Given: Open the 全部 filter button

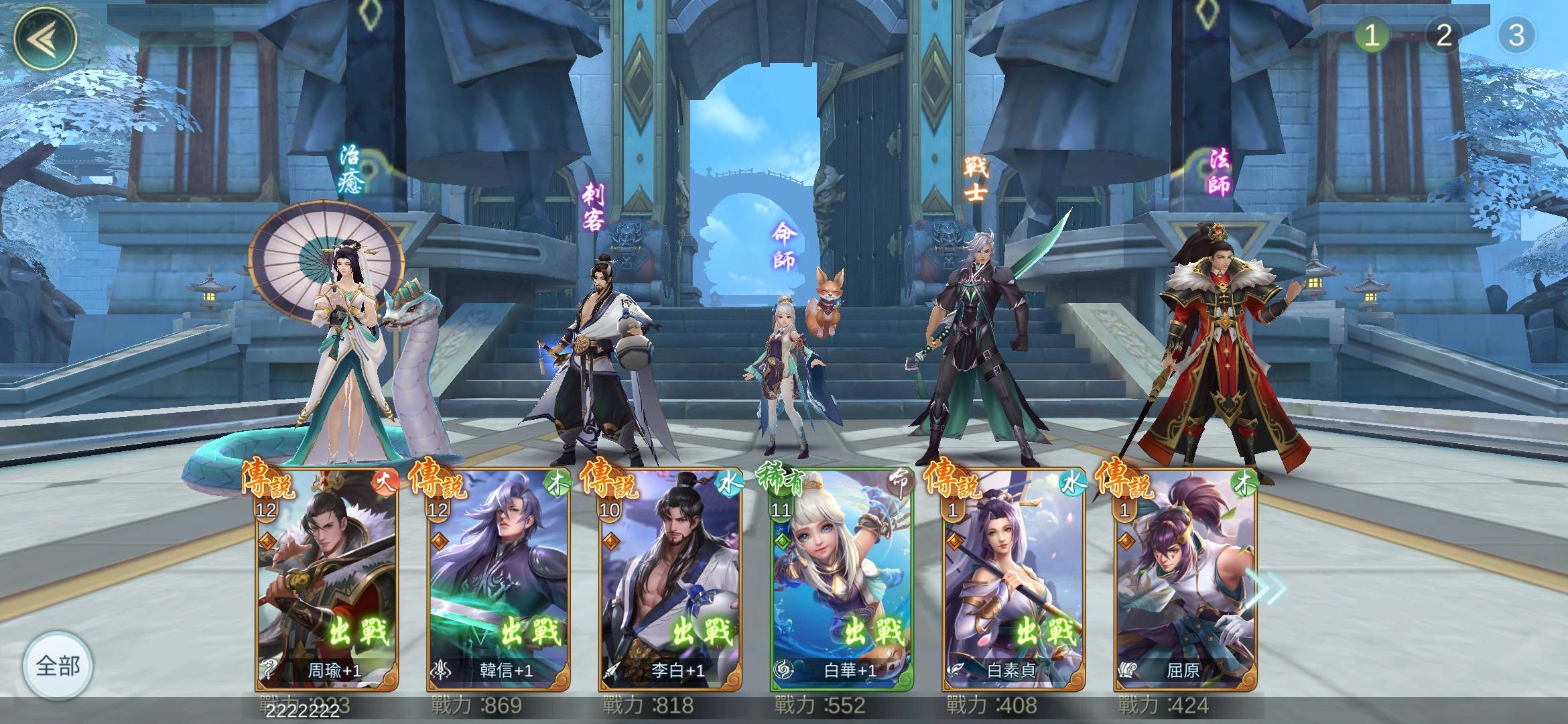Looking at the screenshot, I should (58, 666).
